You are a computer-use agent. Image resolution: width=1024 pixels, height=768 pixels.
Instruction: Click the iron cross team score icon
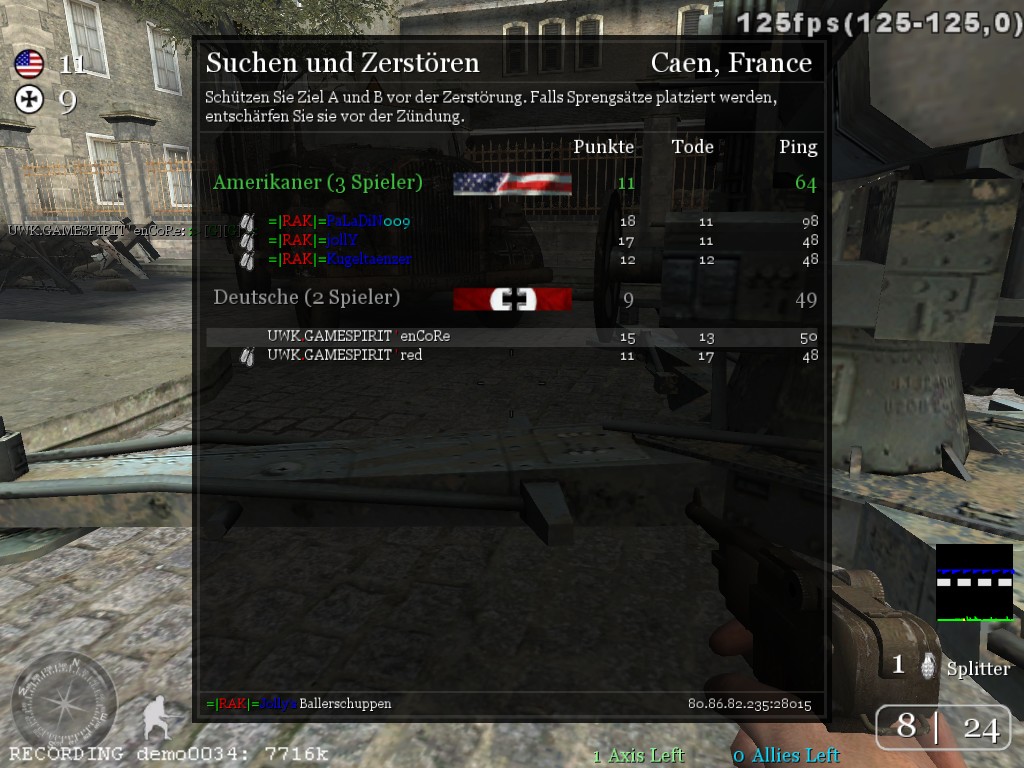click(x=29, y=99)
